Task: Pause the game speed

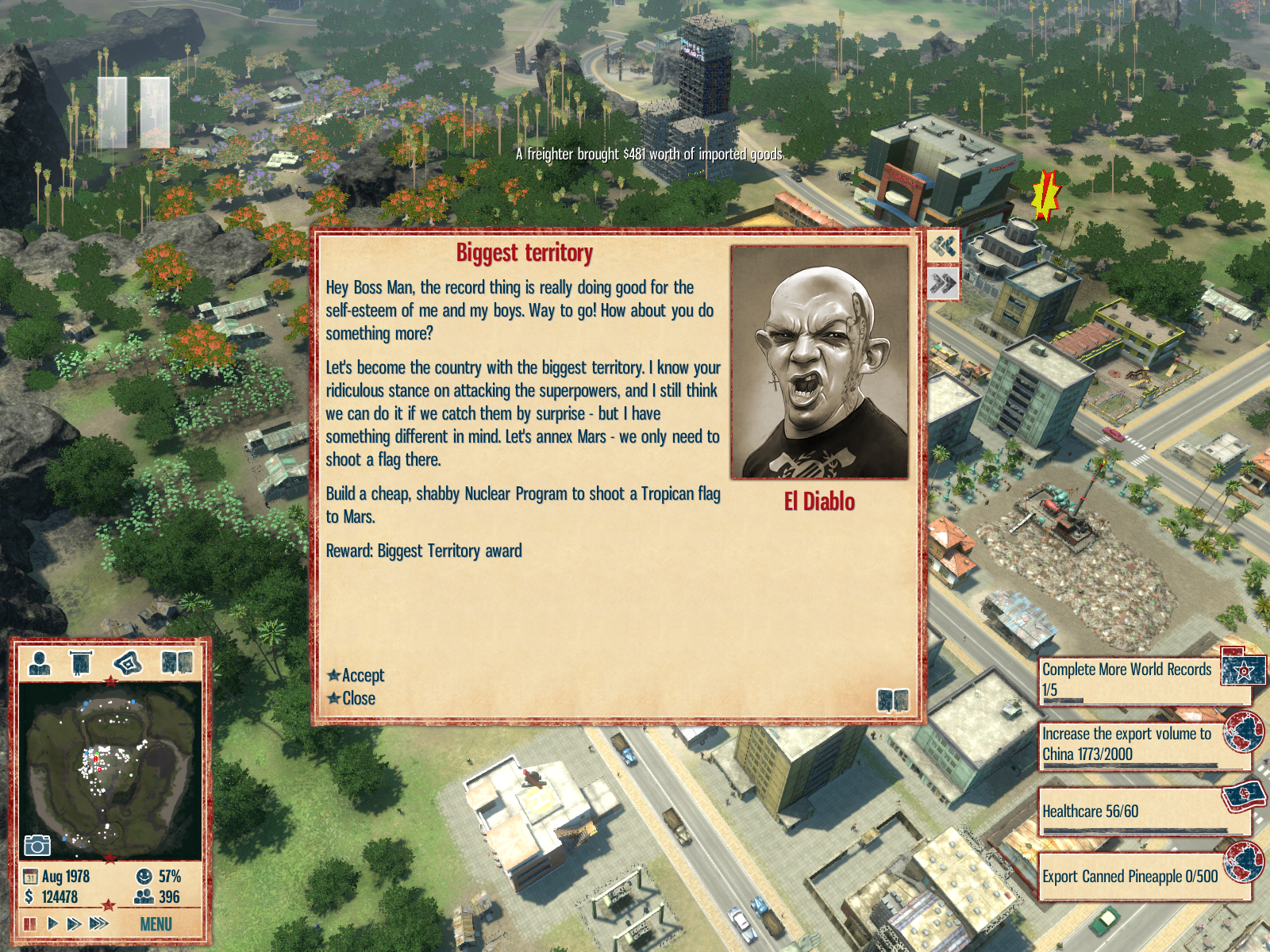Action: pyautogui.click(x=30, y=923)
